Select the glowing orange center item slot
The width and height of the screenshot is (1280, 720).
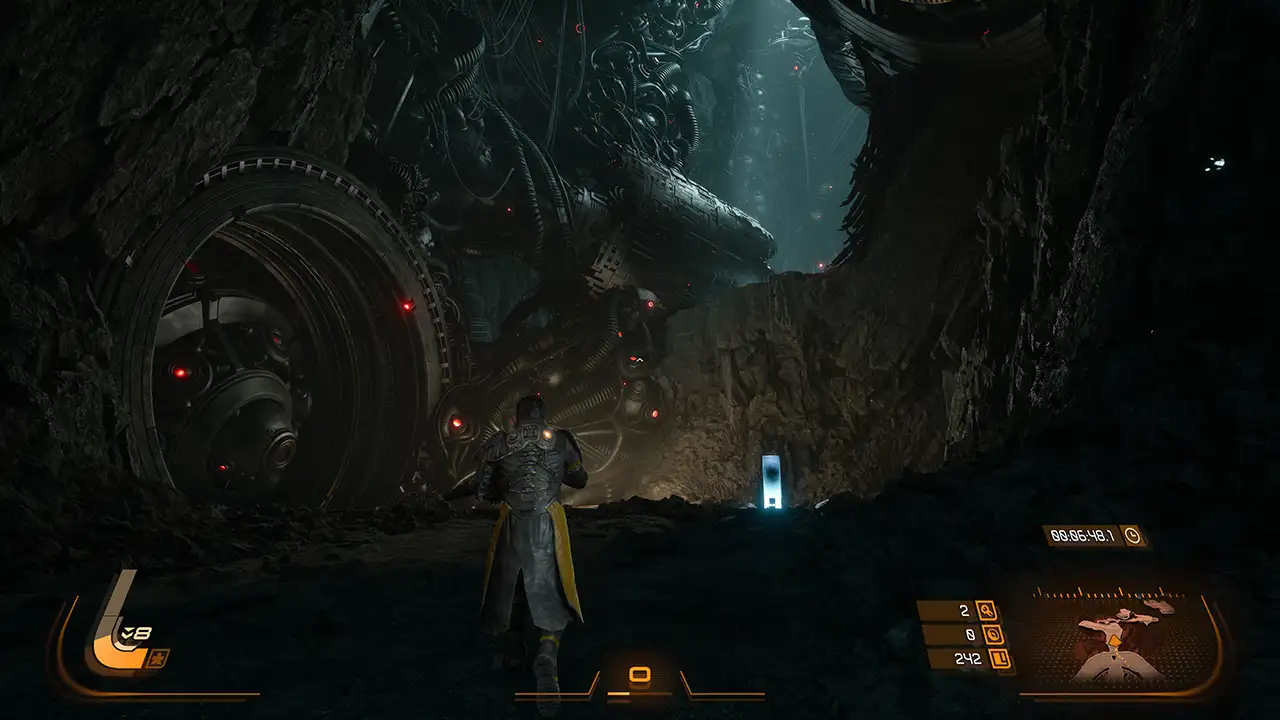click(640, 675)
